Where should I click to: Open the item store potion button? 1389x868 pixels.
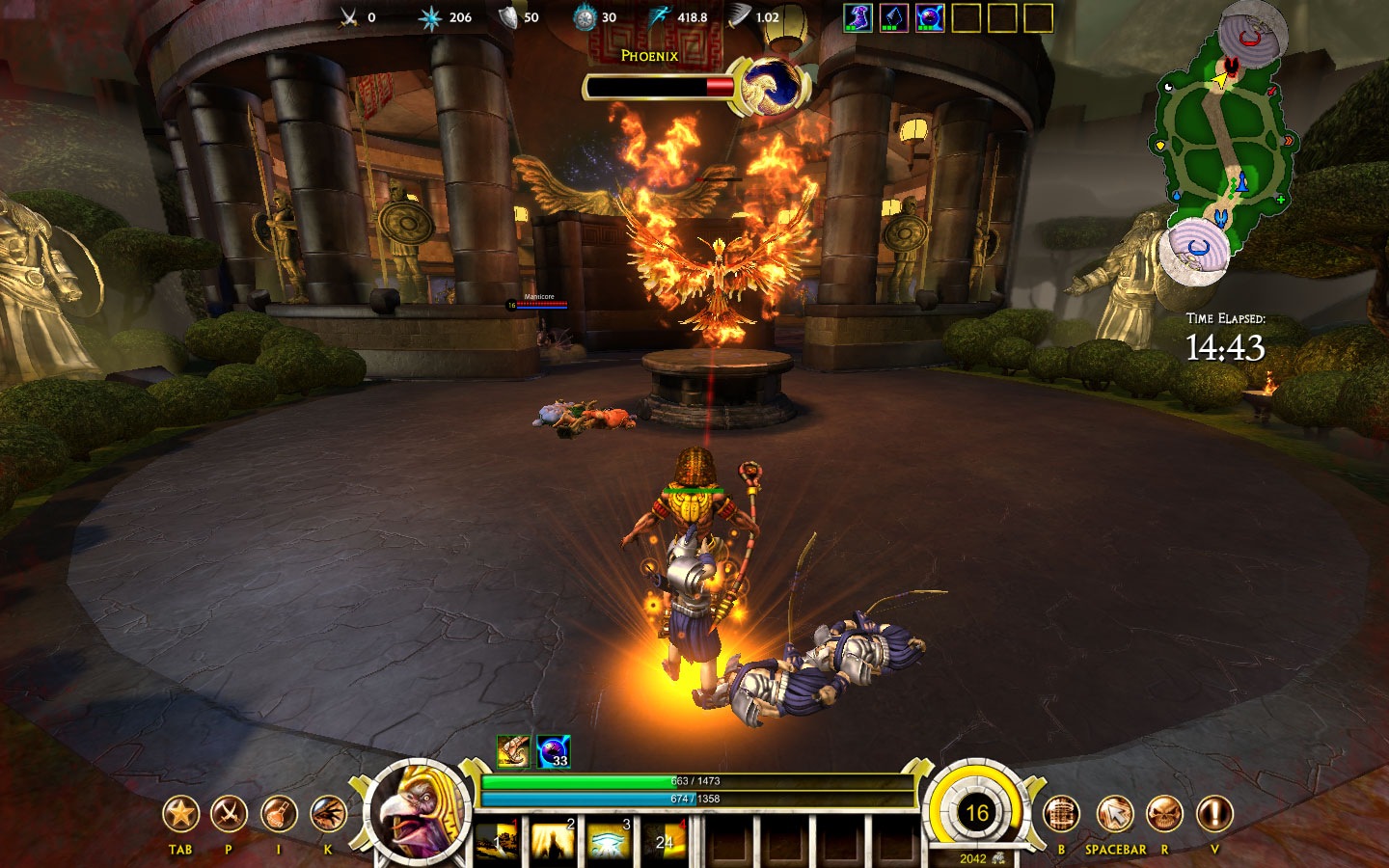pyautogui.click(x=278, y=815)
